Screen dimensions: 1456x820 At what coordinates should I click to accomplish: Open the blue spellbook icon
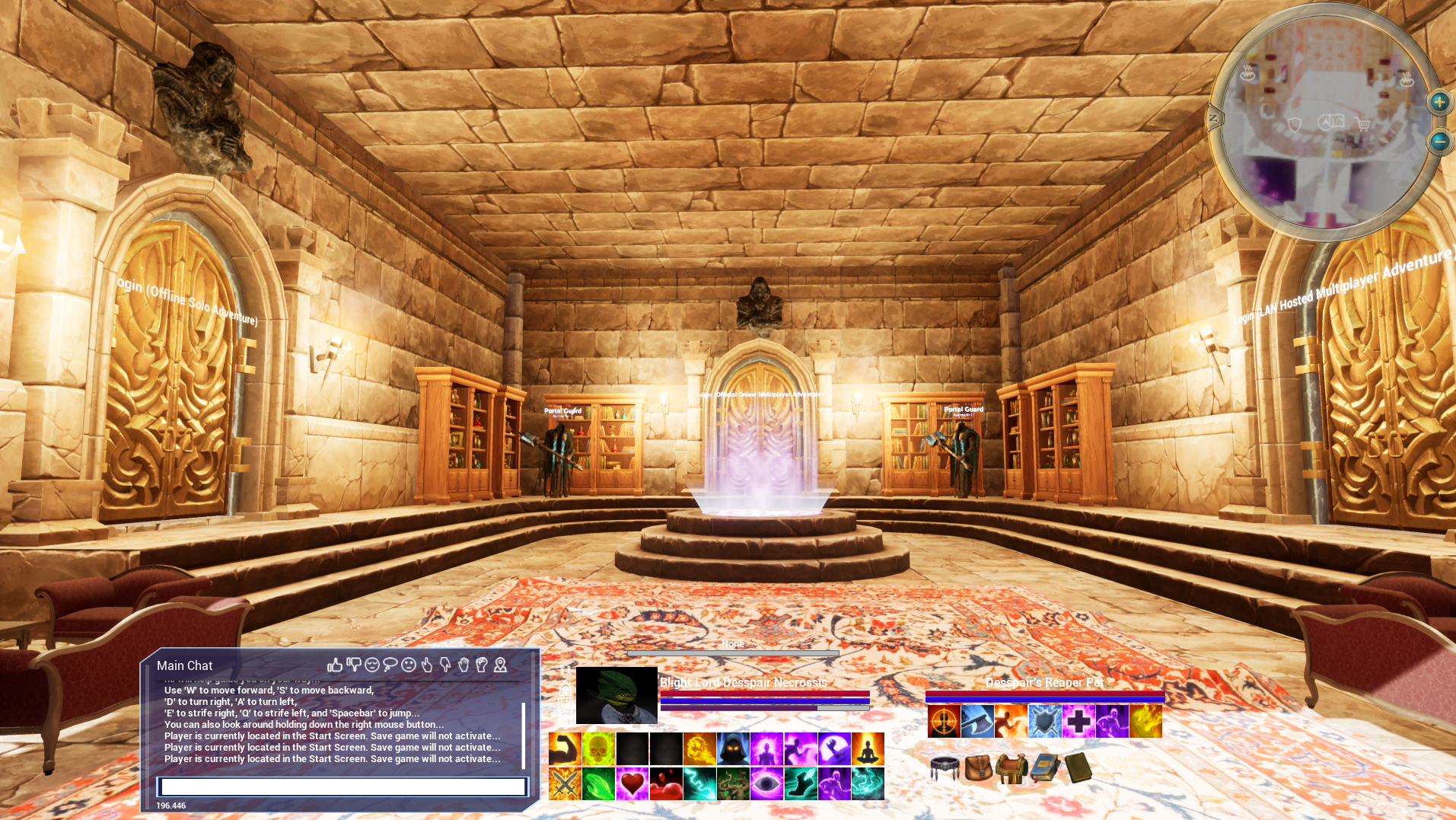point(1045,768)
